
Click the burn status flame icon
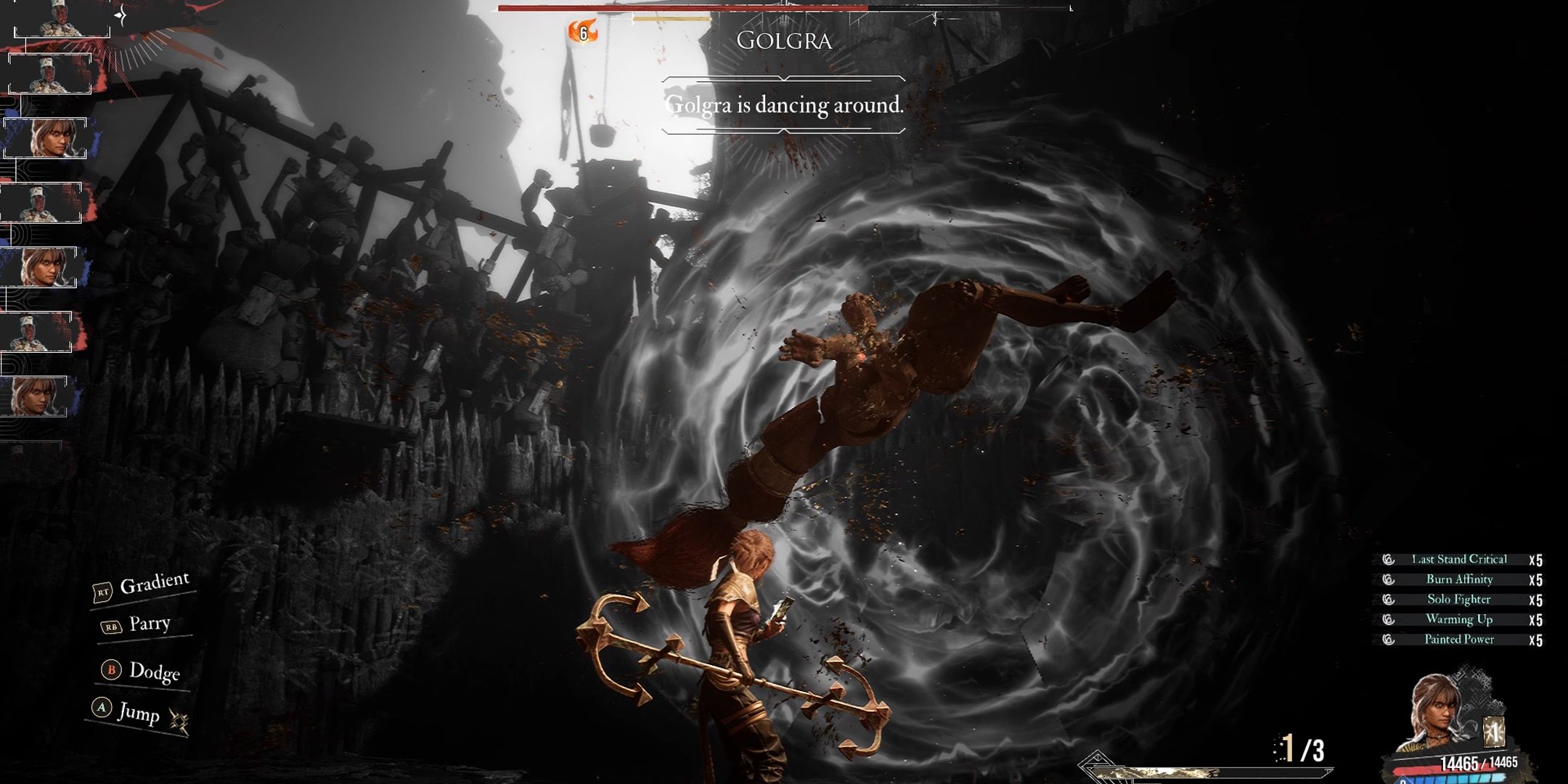(582, 32)
